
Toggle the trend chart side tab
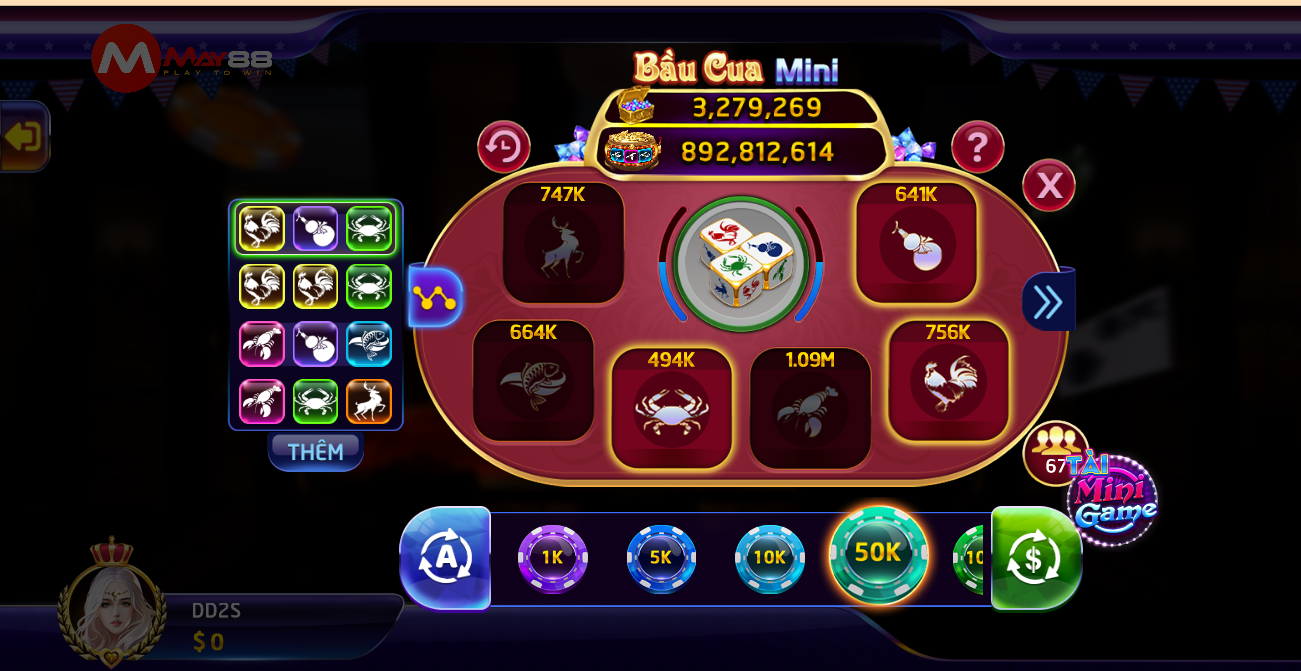coord(435,297)
